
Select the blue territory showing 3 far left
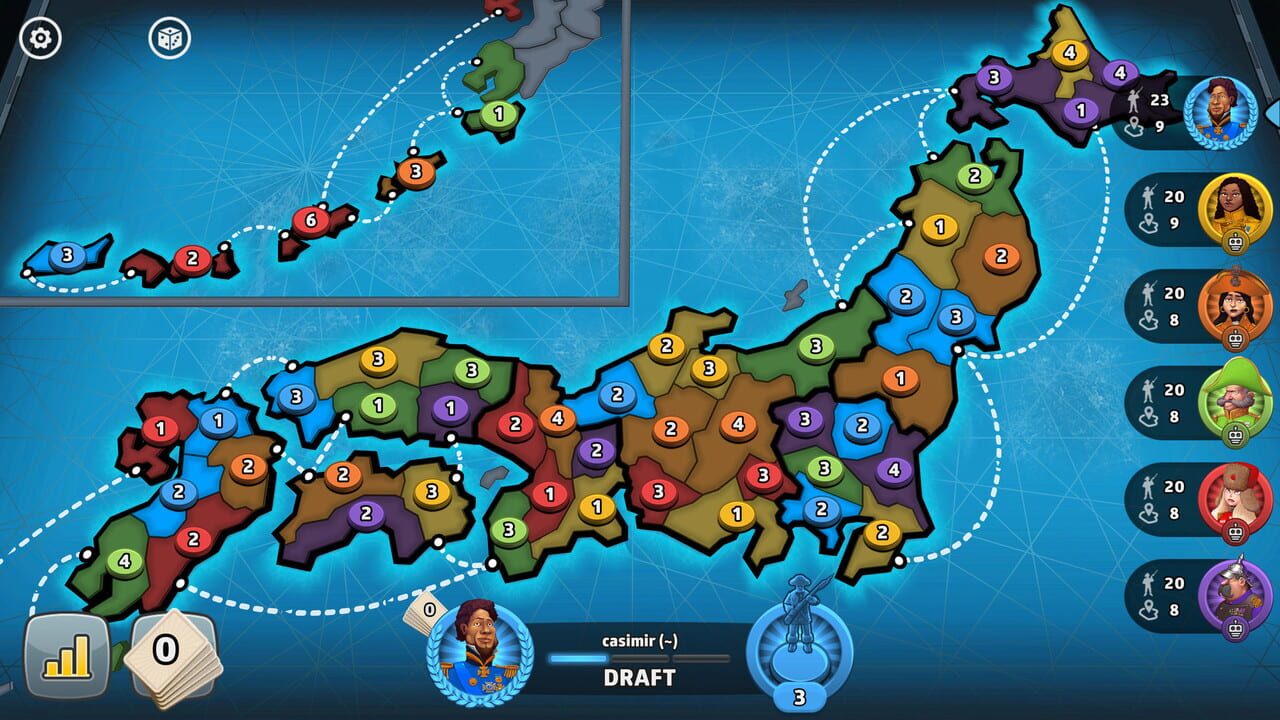pyautogui.click(x=65, y=256)
